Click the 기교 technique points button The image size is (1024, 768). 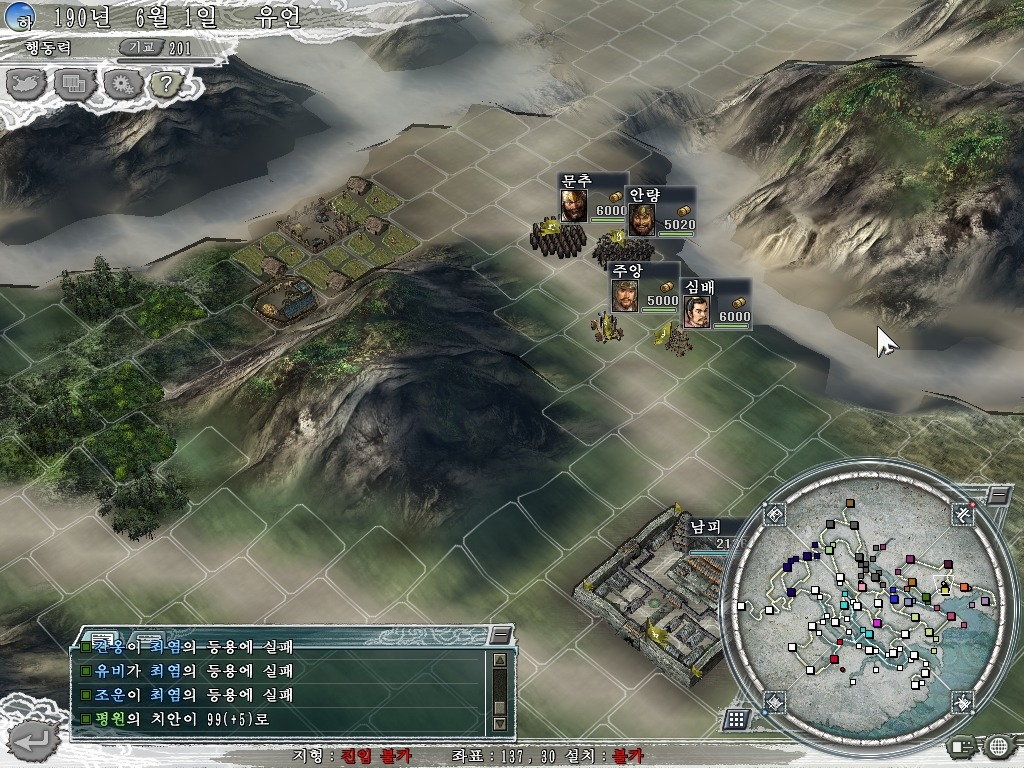tap(138, 47)
